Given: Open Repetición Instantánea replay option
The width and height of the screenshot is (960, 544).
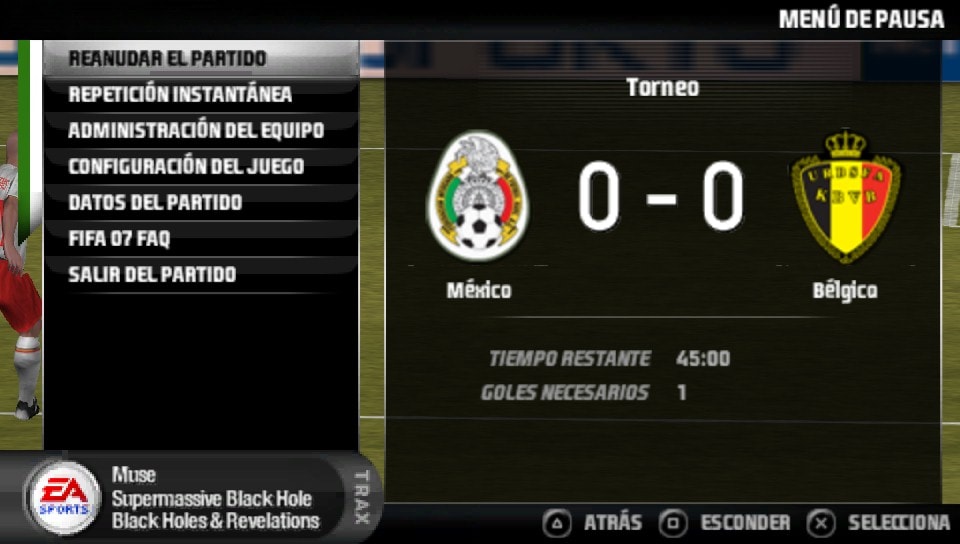Looking at the screenshot, I should 180,94.
